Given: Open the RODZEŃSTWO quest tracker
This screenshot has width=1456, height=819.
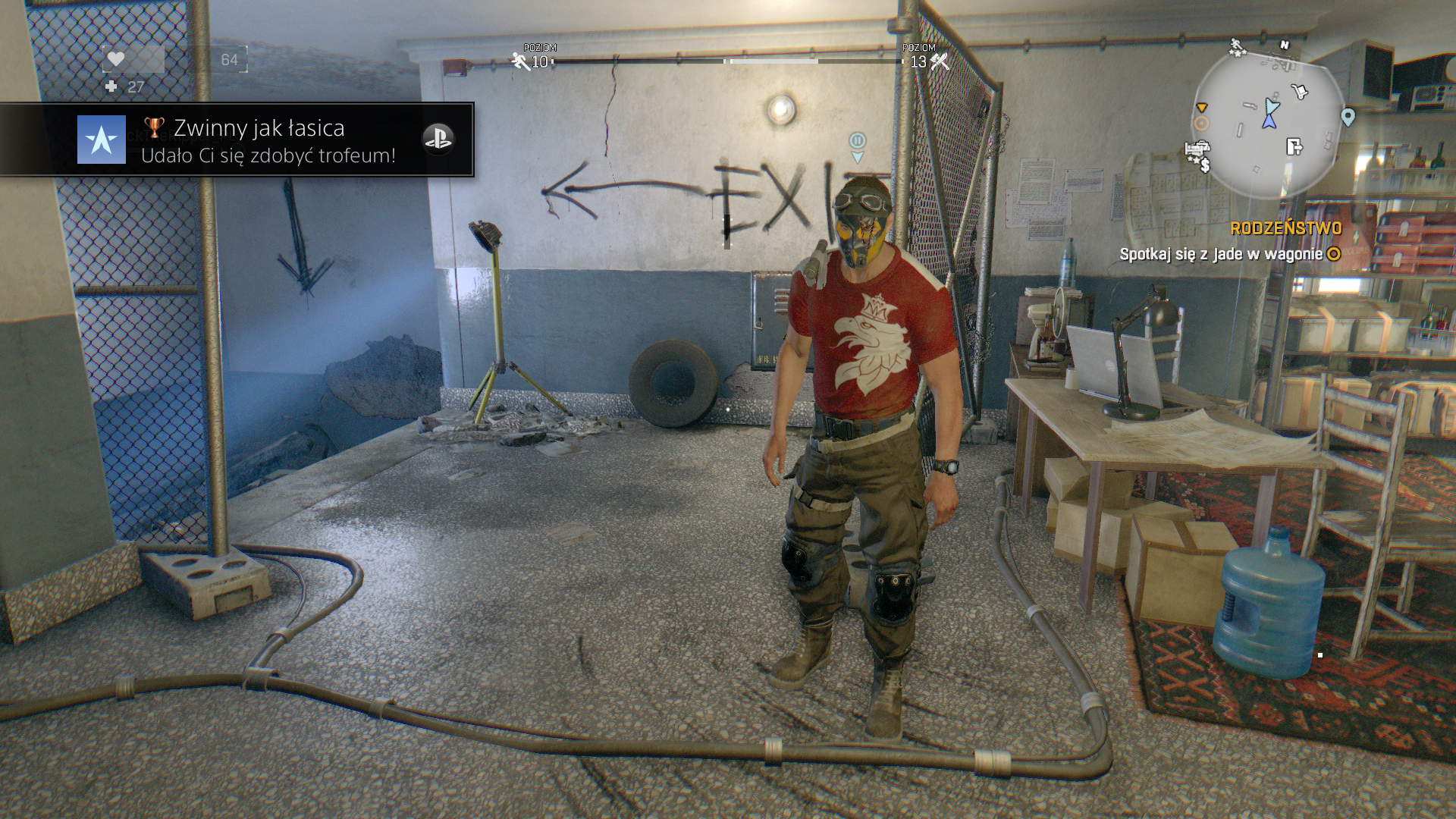Looking at the screenshot, I should point(1285,228).
